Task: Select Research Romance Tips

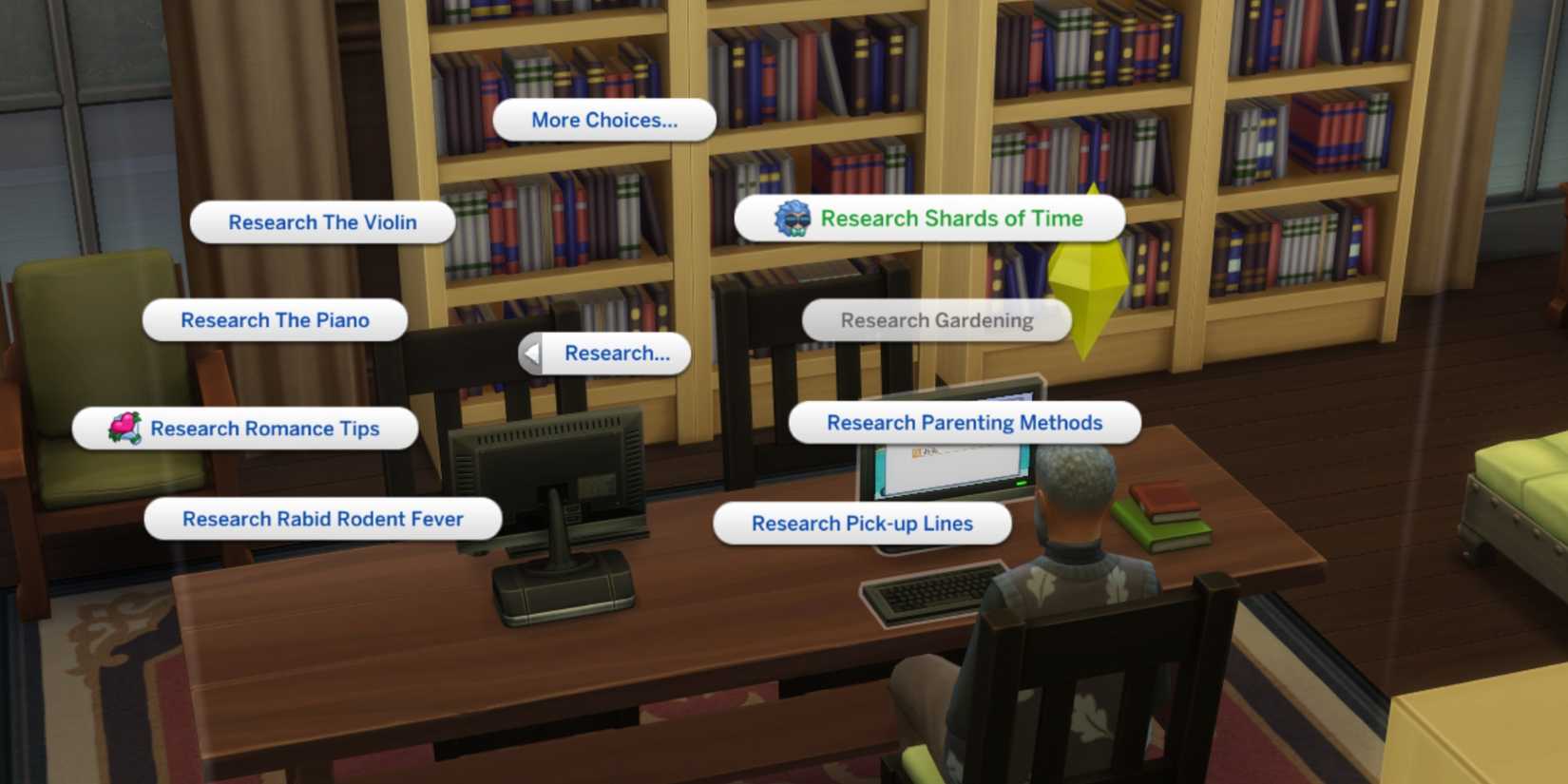Action: 264,428
